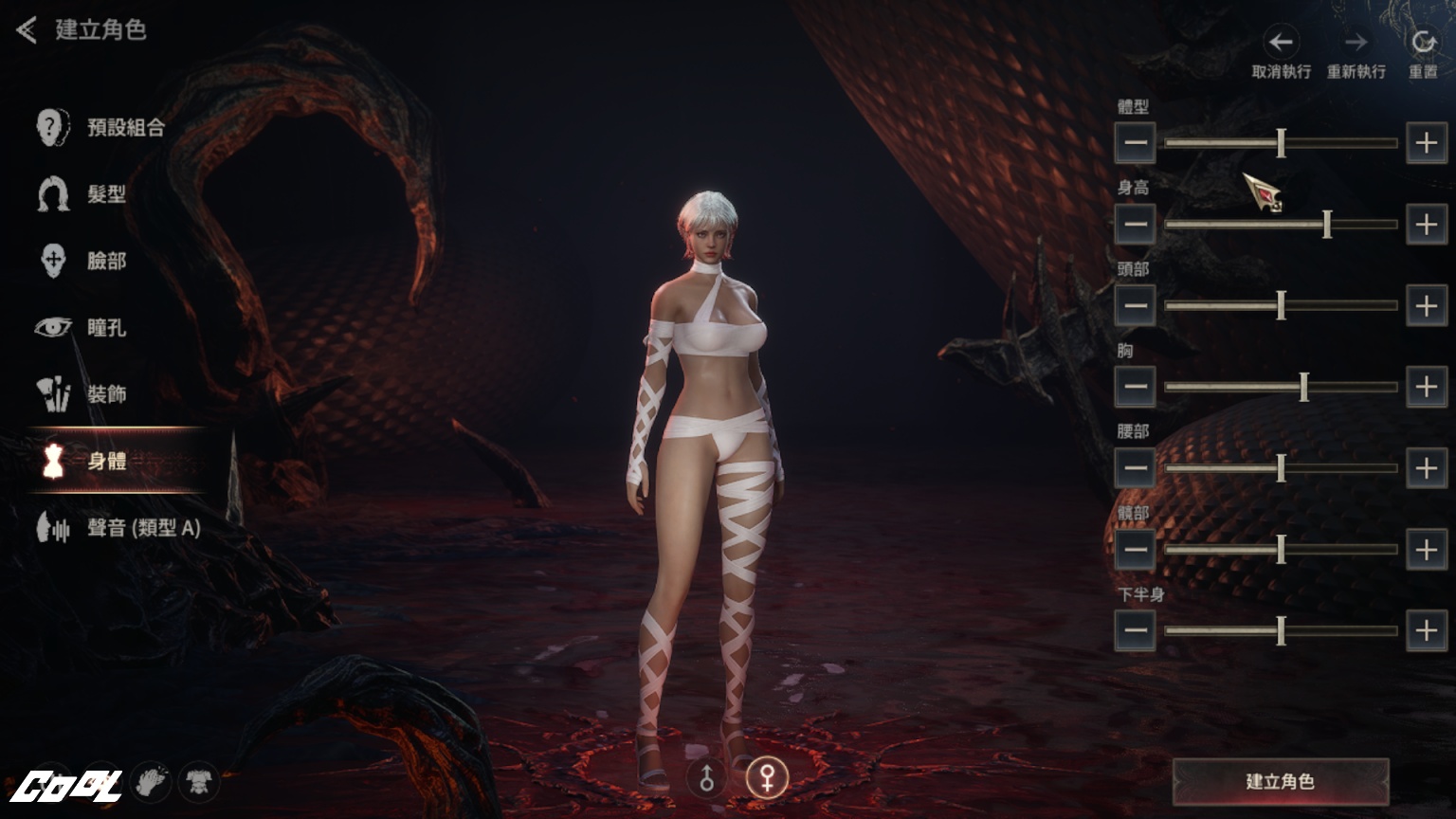
Task: Decrease 身高 height with minus button
Action: [x=1135, y=225]
